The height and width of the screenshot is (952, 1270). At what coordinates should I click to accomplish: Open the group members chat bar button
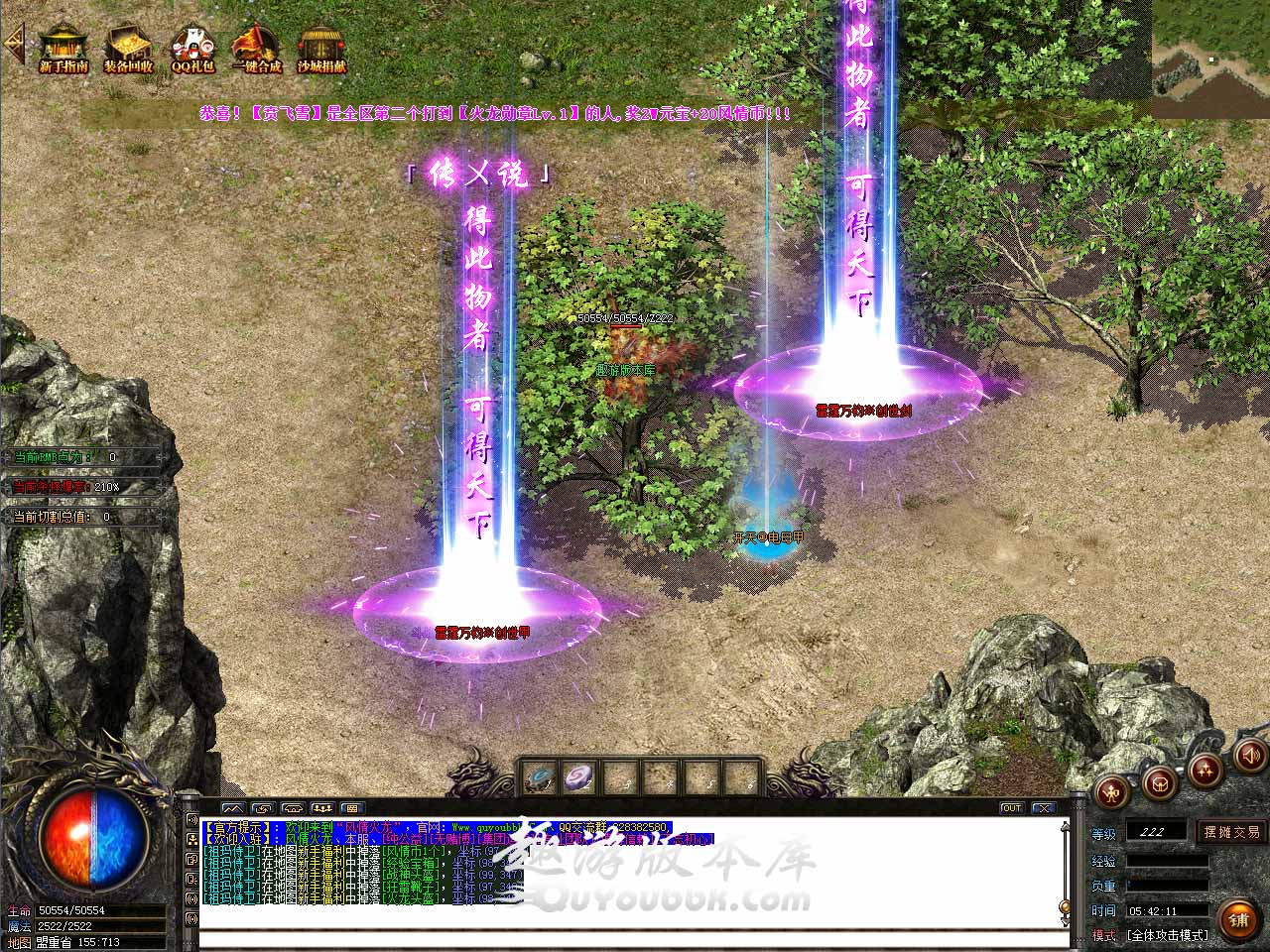[x=321, y=808]
